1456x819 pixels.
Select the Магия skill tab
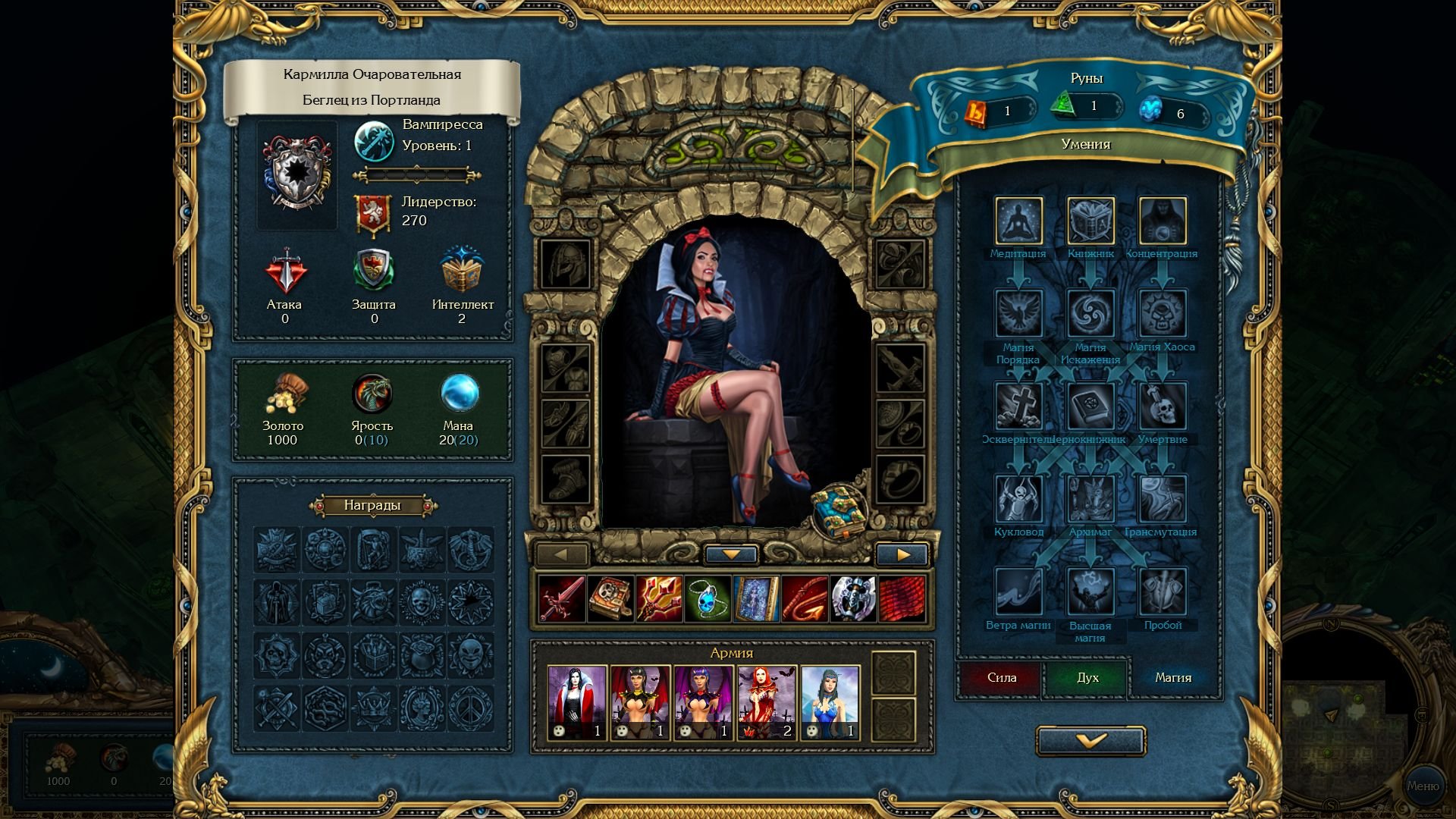(1172, 678)
